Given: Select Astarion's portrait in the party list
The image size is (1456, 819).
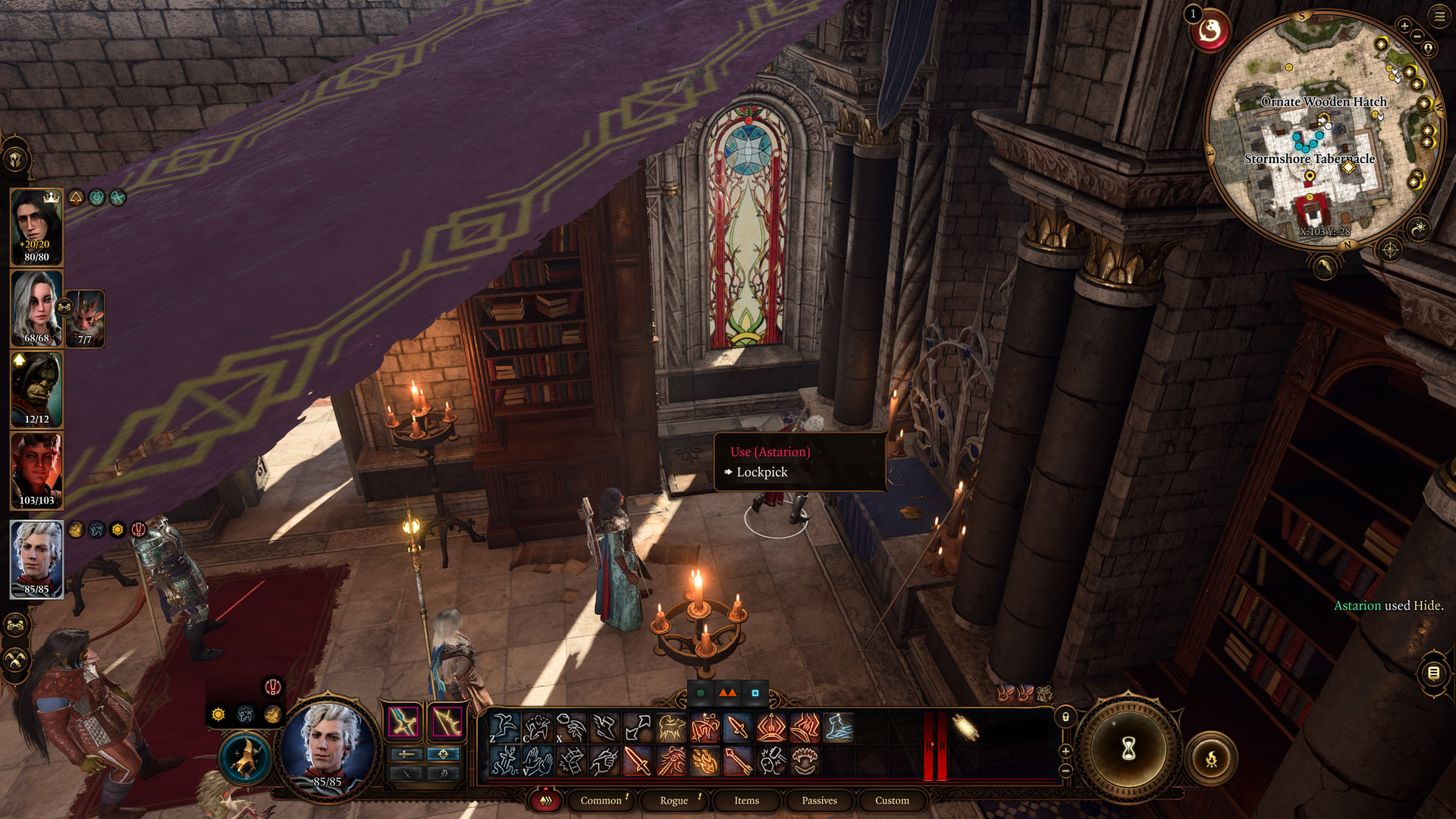Looking at the screenshot, I should (x=36, y=559).
